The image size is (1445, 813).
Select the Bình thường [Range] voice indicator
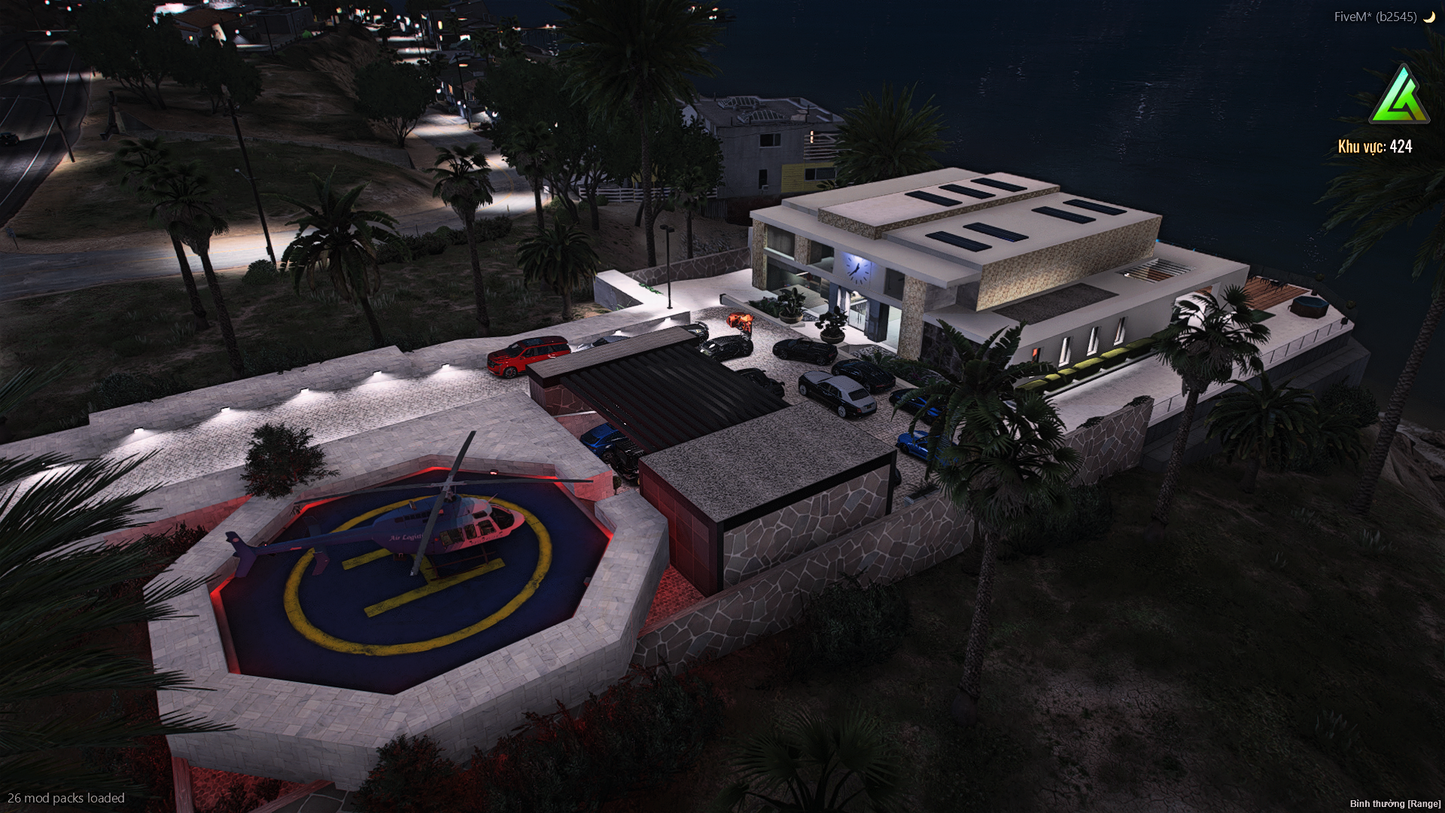(1395, 803)
